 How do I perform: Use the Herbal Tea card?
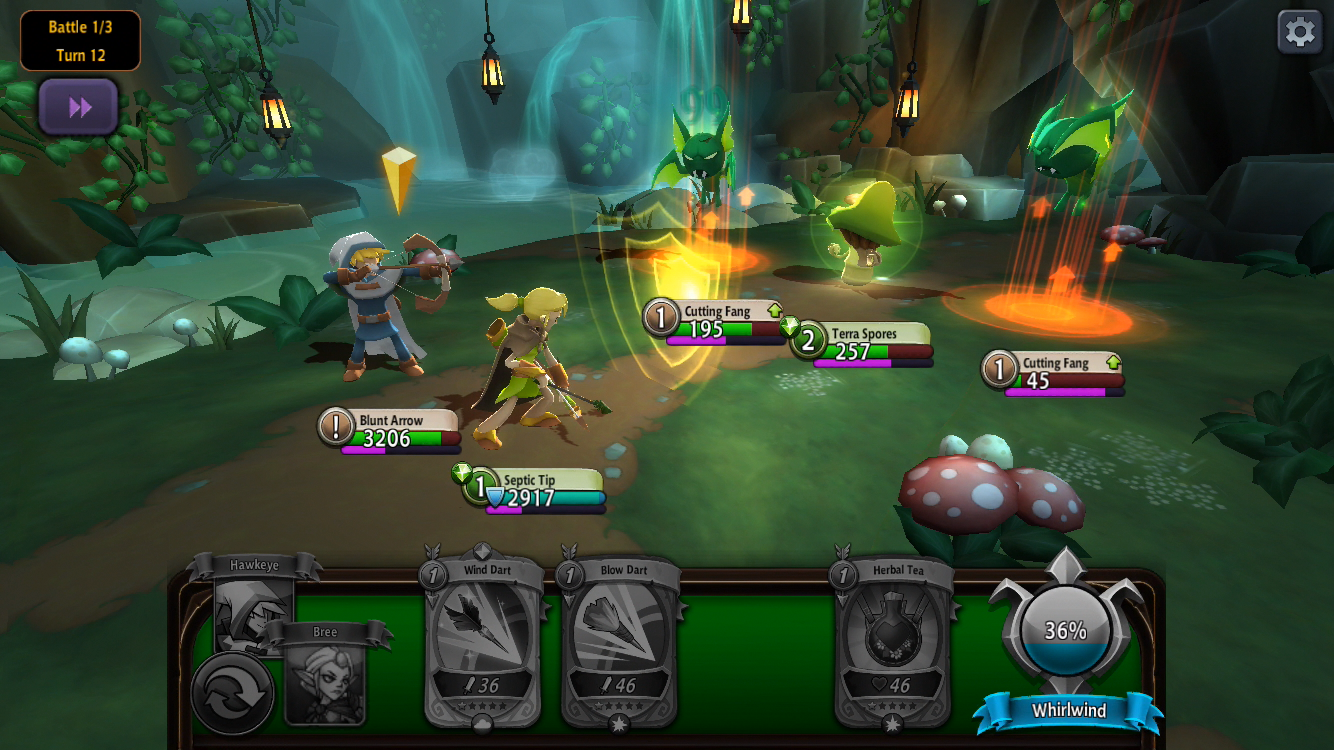tap(895, 642)
